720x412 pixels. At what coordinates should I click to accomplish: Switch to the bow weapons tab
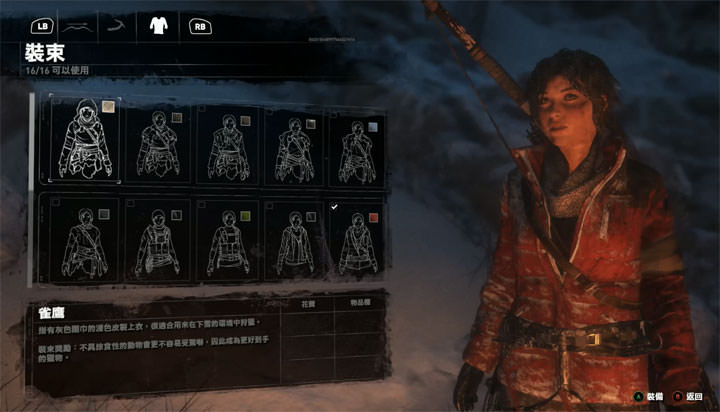tap(118, 26)
